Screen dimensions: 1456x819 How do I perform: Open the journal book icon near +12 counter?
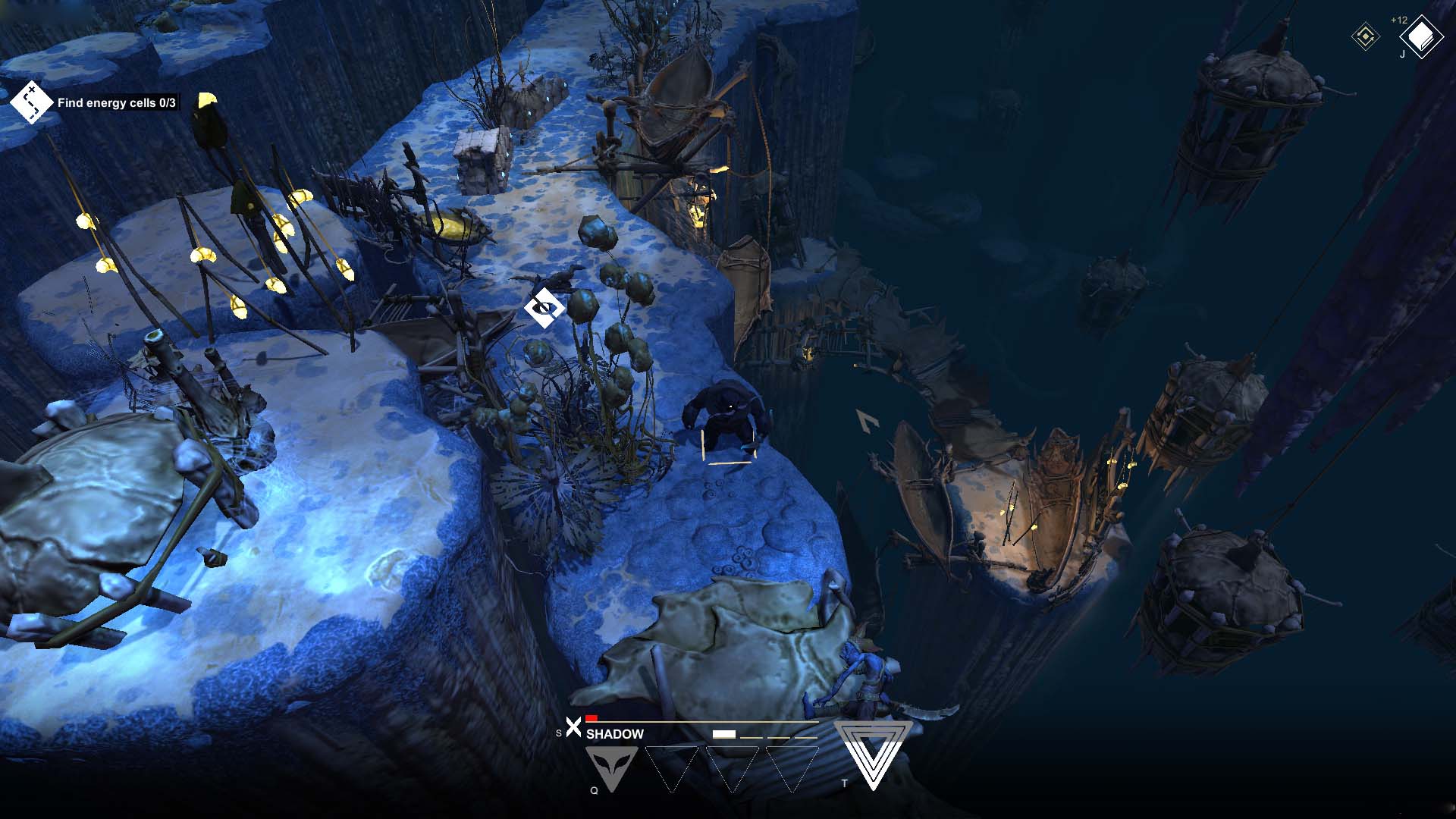[1422, 36]
